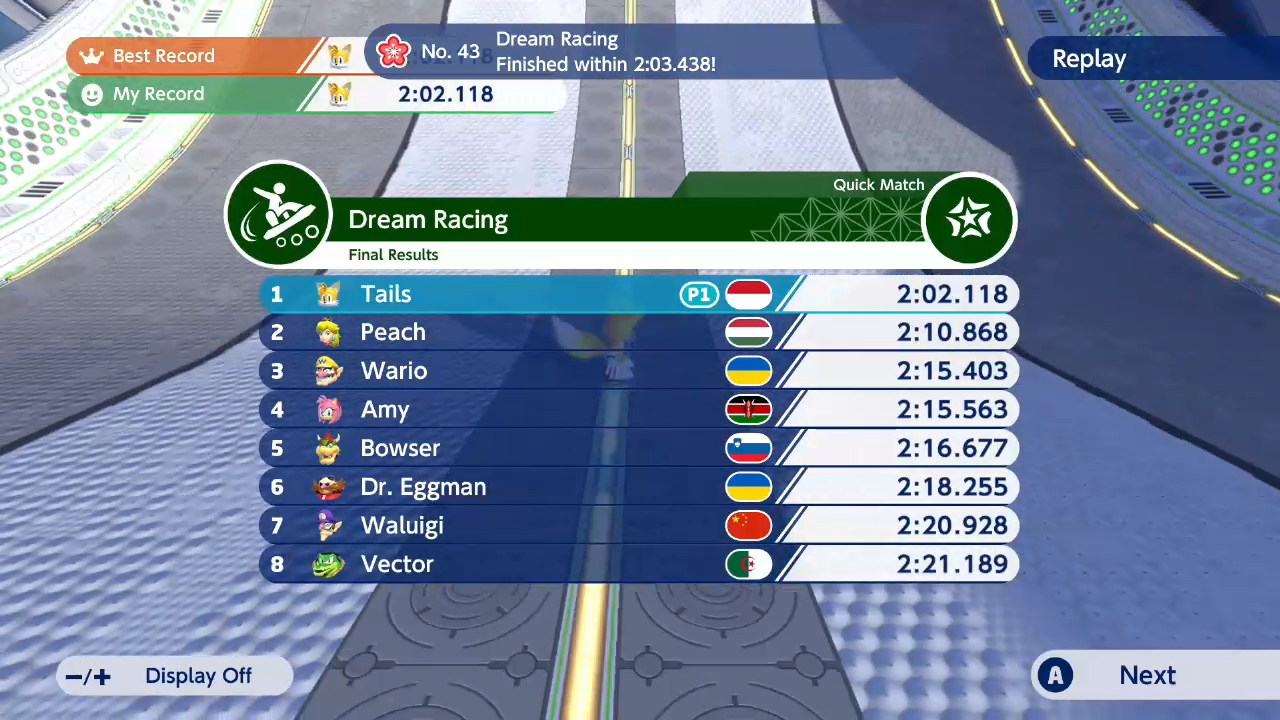This screenshot has width=1280, height=720.
Task: Select Tails' first place result row
Action: tap(638, 294)
